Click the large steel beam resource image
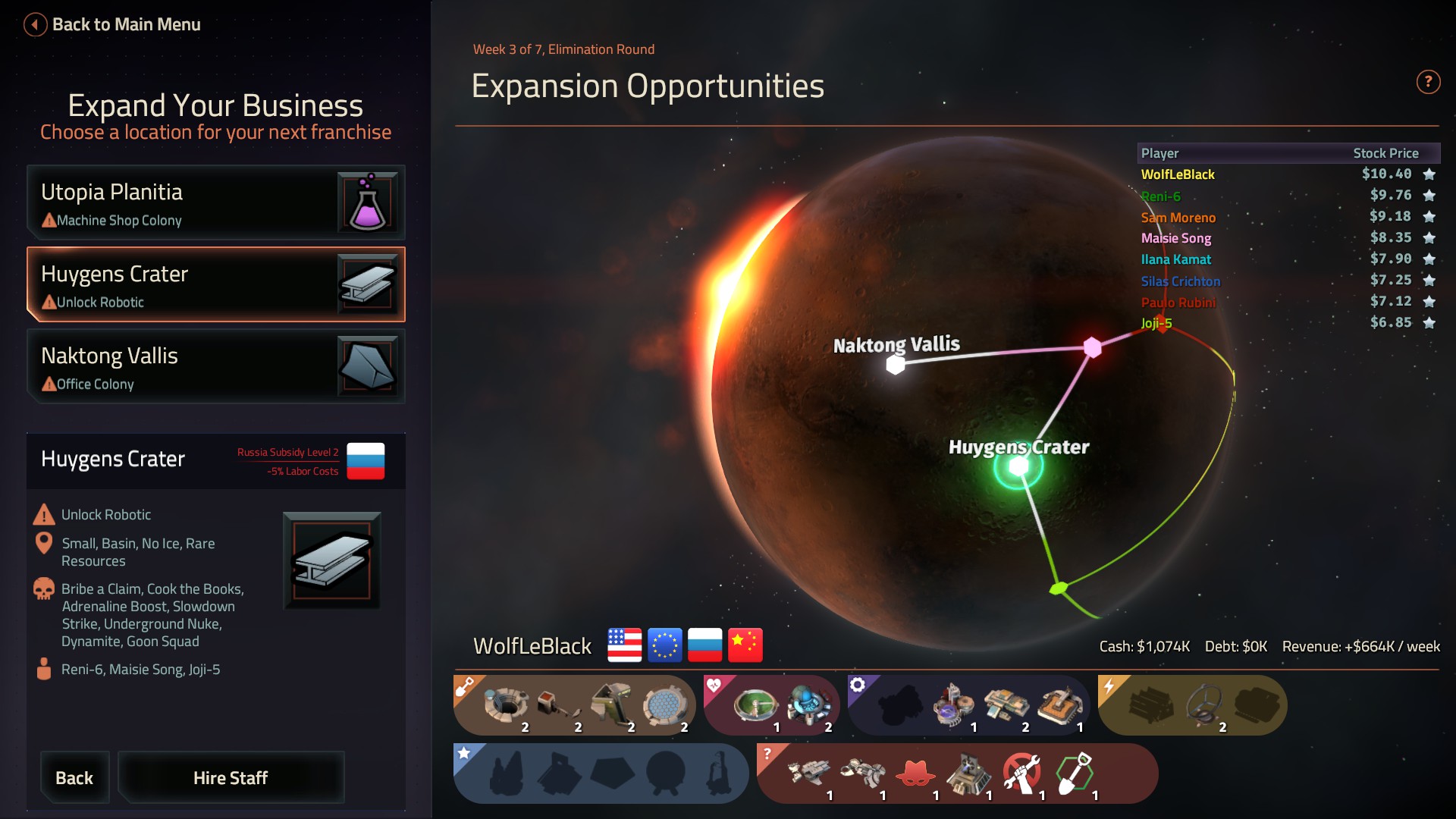The width and height of the screenshot is (1456, 819). click(x=331, y=560)
